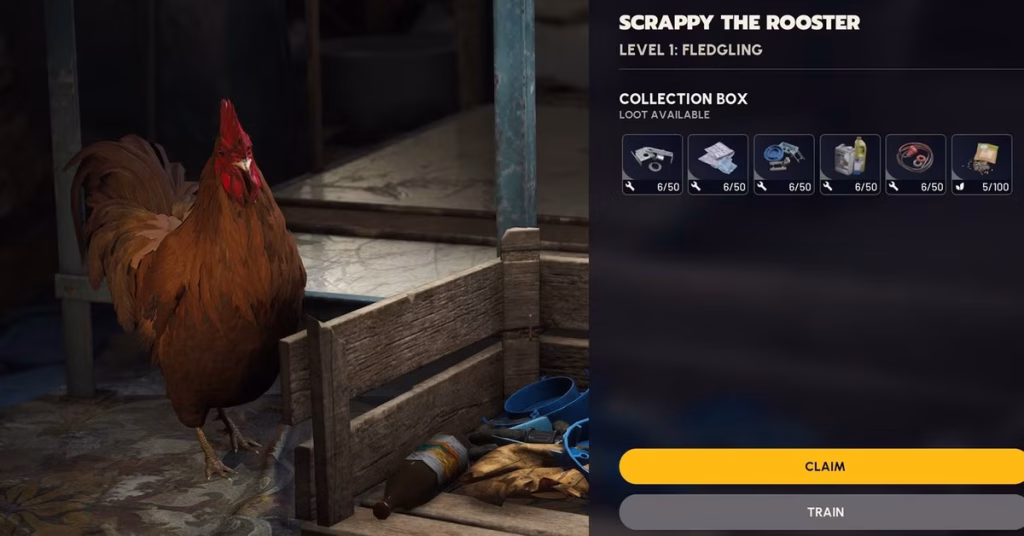Pick the blue coil and hardware loot slot
The width and height of the screenshot is (1024, 536).
coord(784,164)
